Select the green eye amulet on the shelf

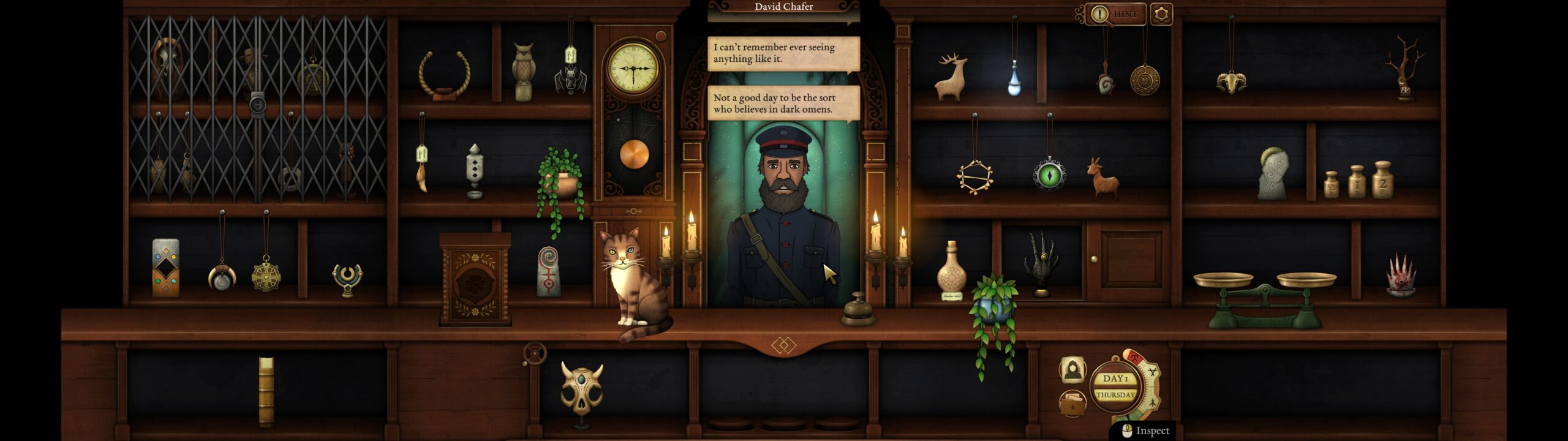click(x=1049, y=175)
